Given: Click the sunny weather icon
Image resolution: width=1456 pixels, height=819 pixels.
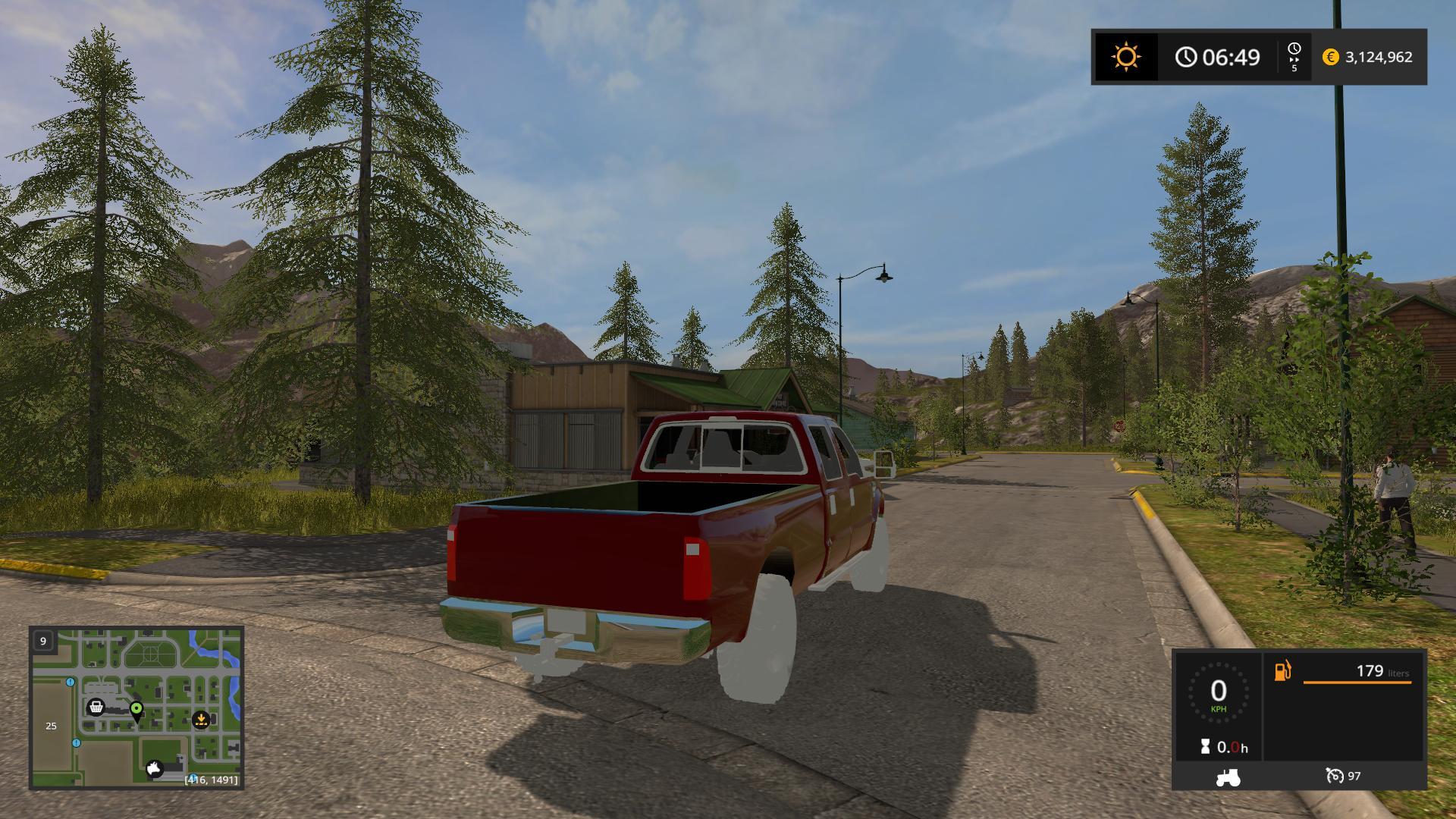Looking at the screenshot, I should pos(1125,57).
